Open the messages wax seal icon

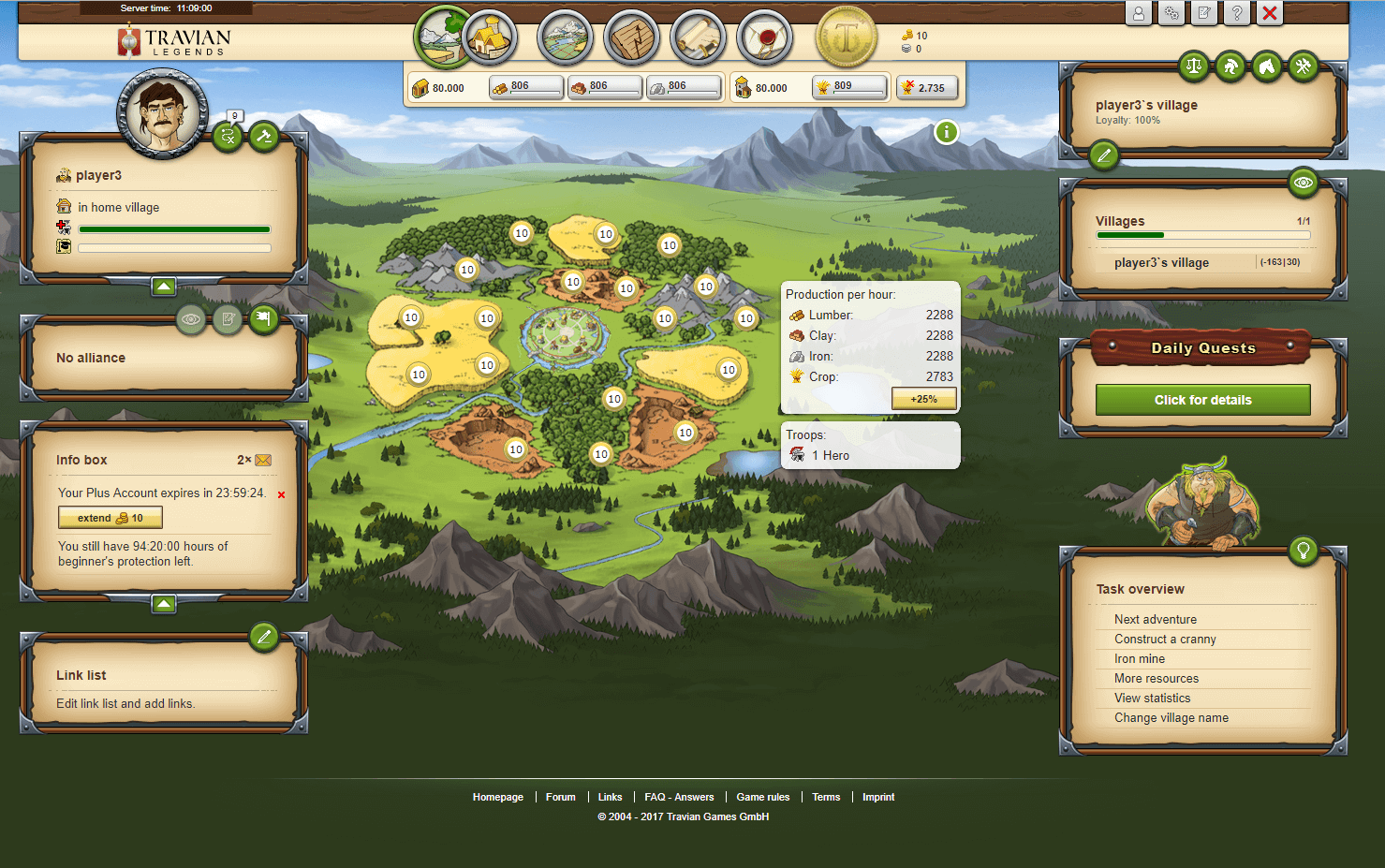pos(765,38)
